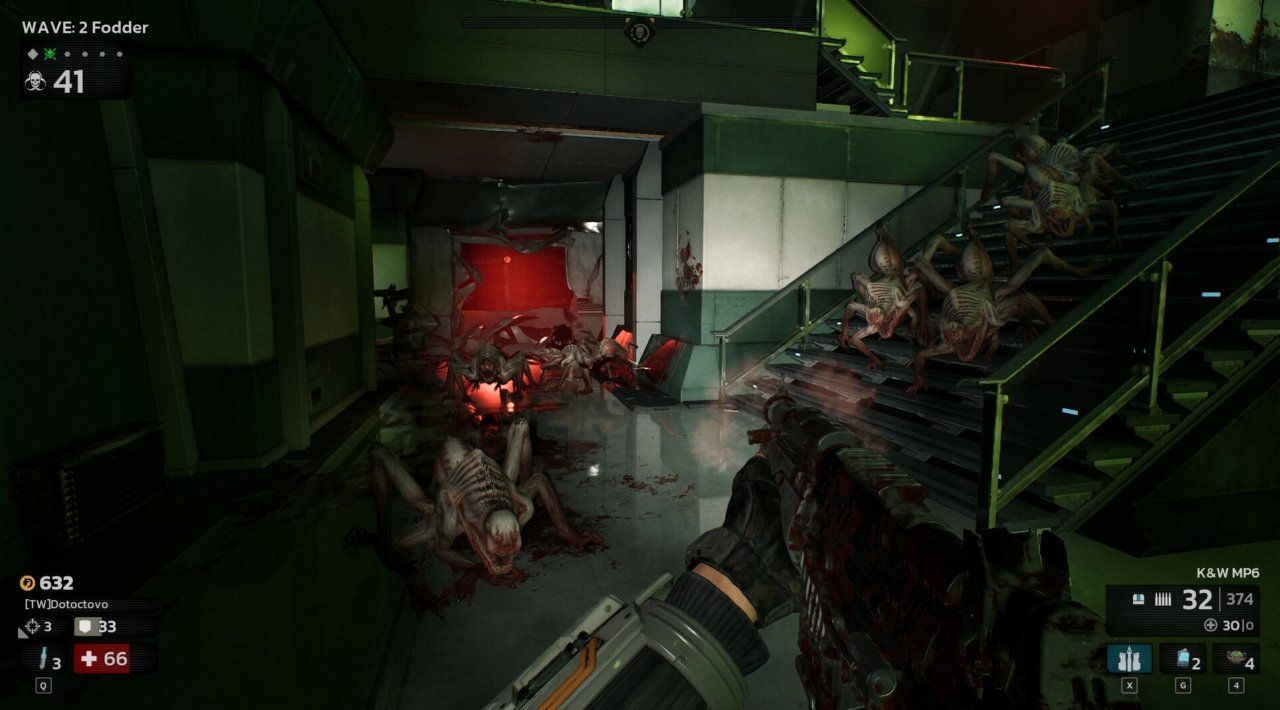Select the green throwable item slot
This screenshot has width=1280, height=710.
pyautogui.click(x=1235, y=659)
